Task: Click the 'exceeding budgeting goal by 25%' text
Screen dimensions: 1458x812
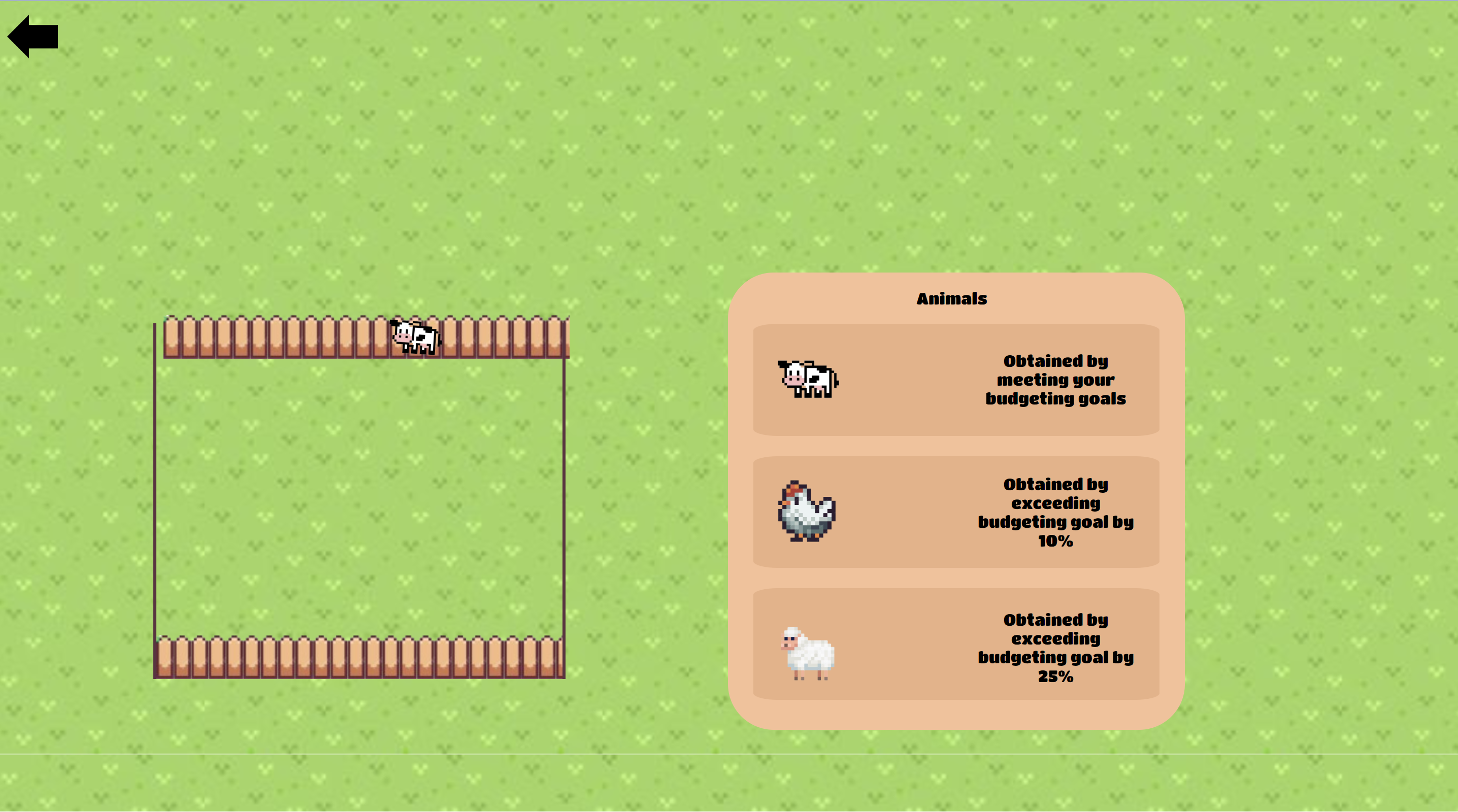Action: [1055, 649]
